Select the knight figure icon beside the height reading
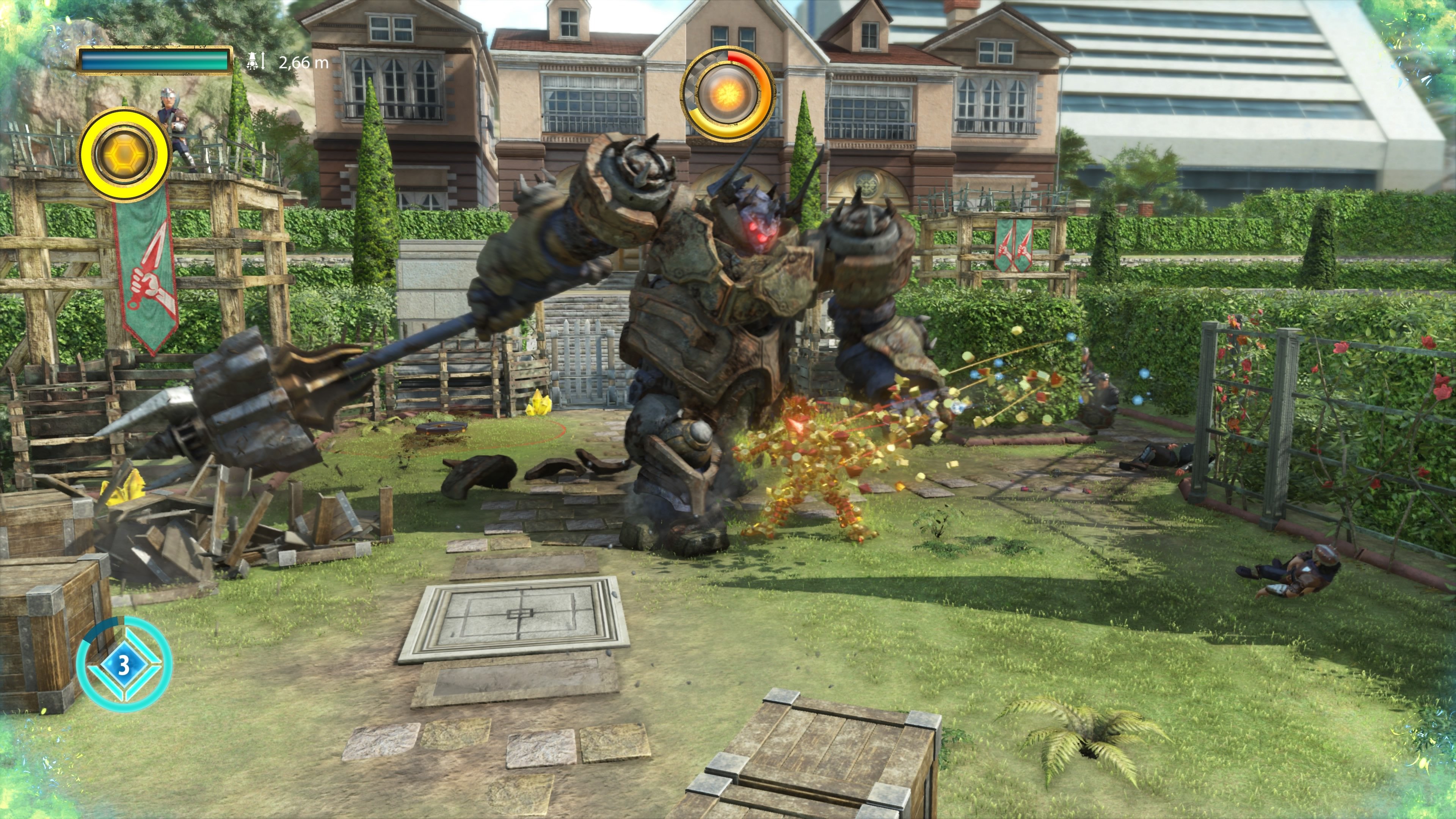 click(252, 61)
